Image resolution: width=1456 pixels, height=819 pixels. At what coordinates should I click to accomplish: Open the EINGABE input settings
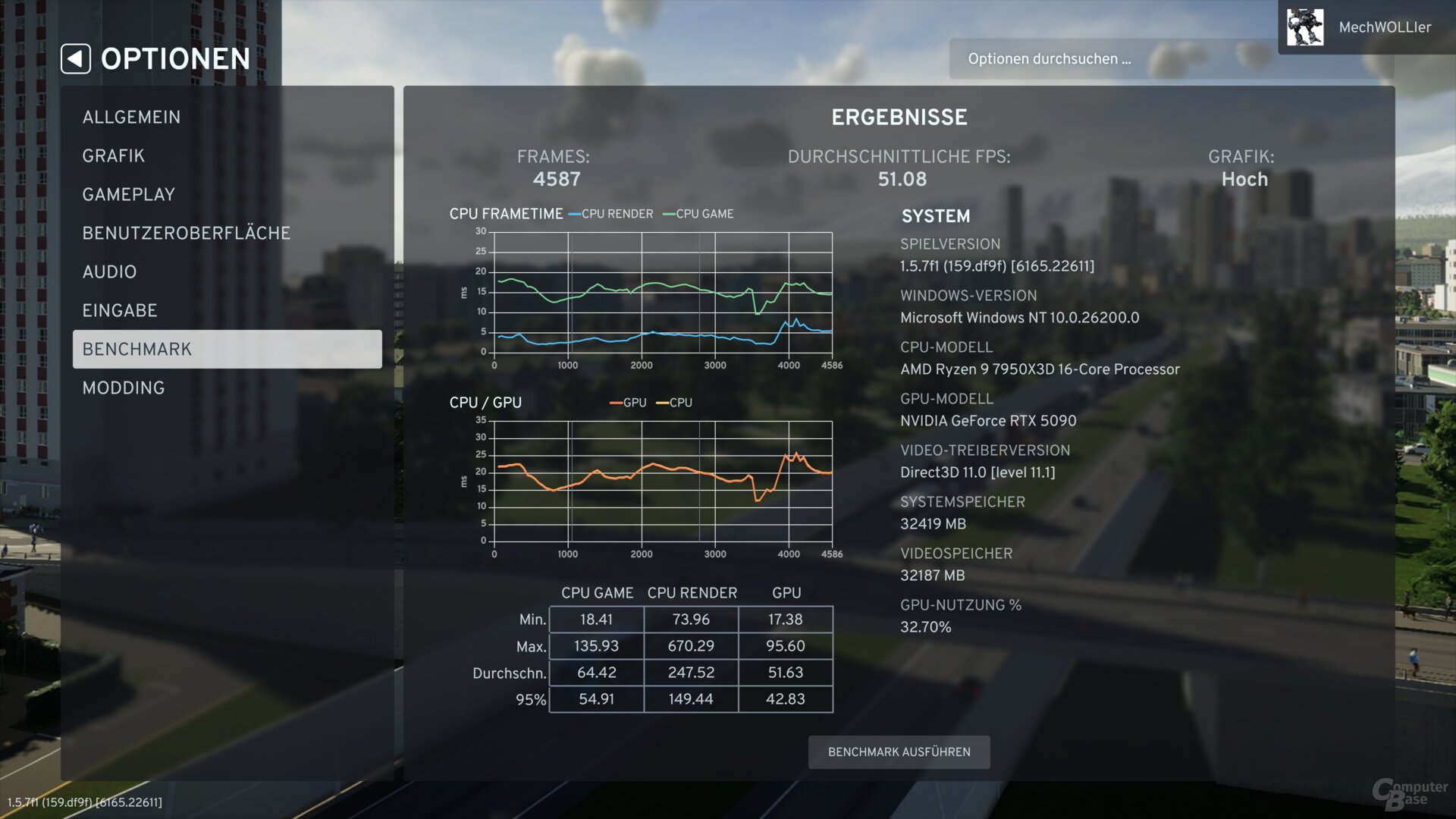point(120,310)
